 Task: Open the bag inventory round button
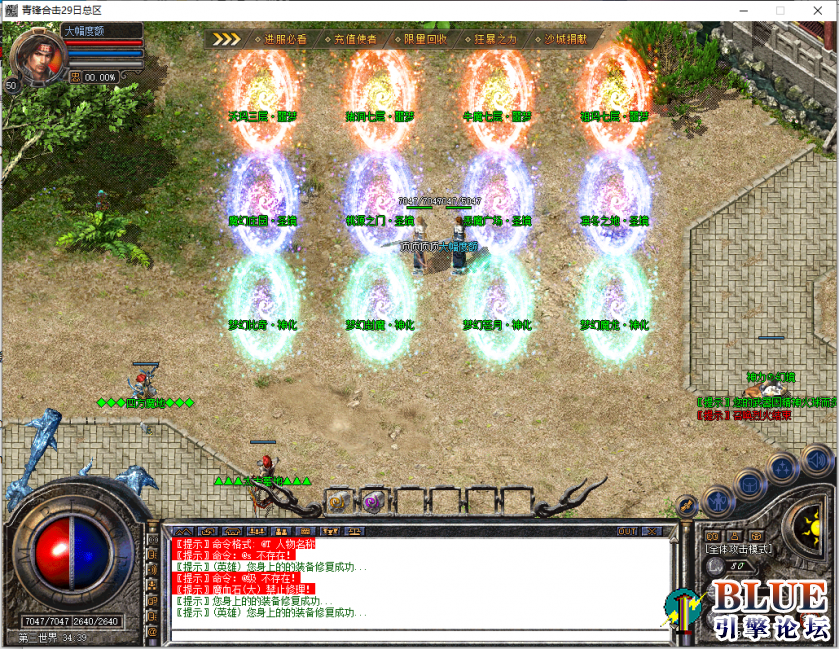click(x=749, y=486)
